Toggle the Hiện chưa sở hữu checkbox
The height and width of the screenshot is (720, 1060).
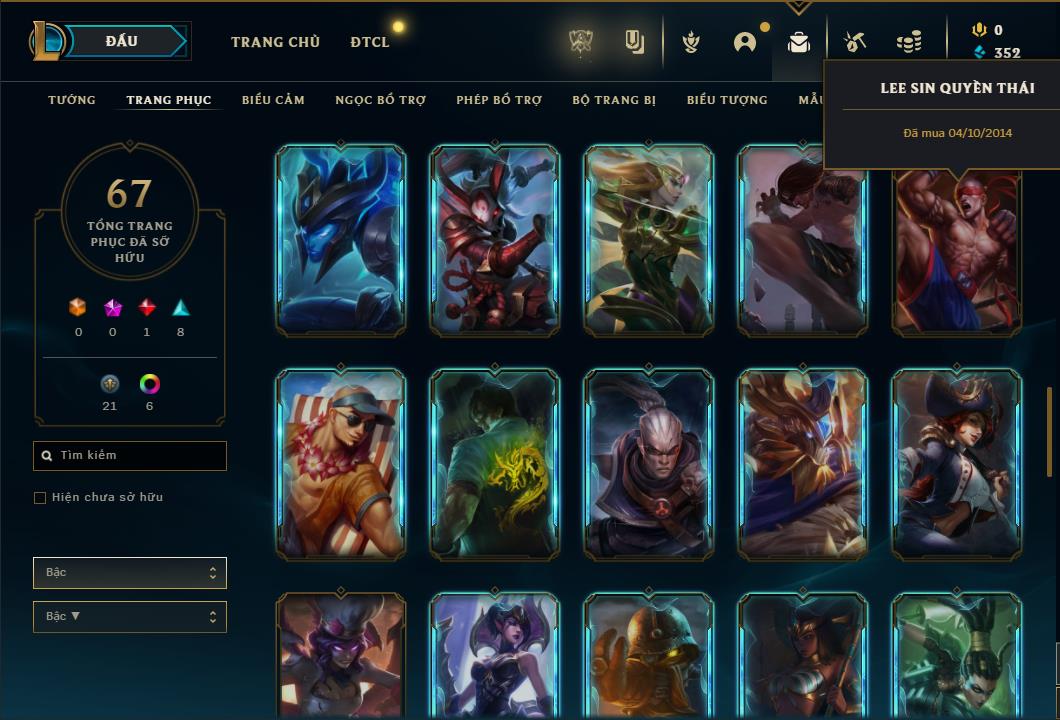(x=40, y=498)
